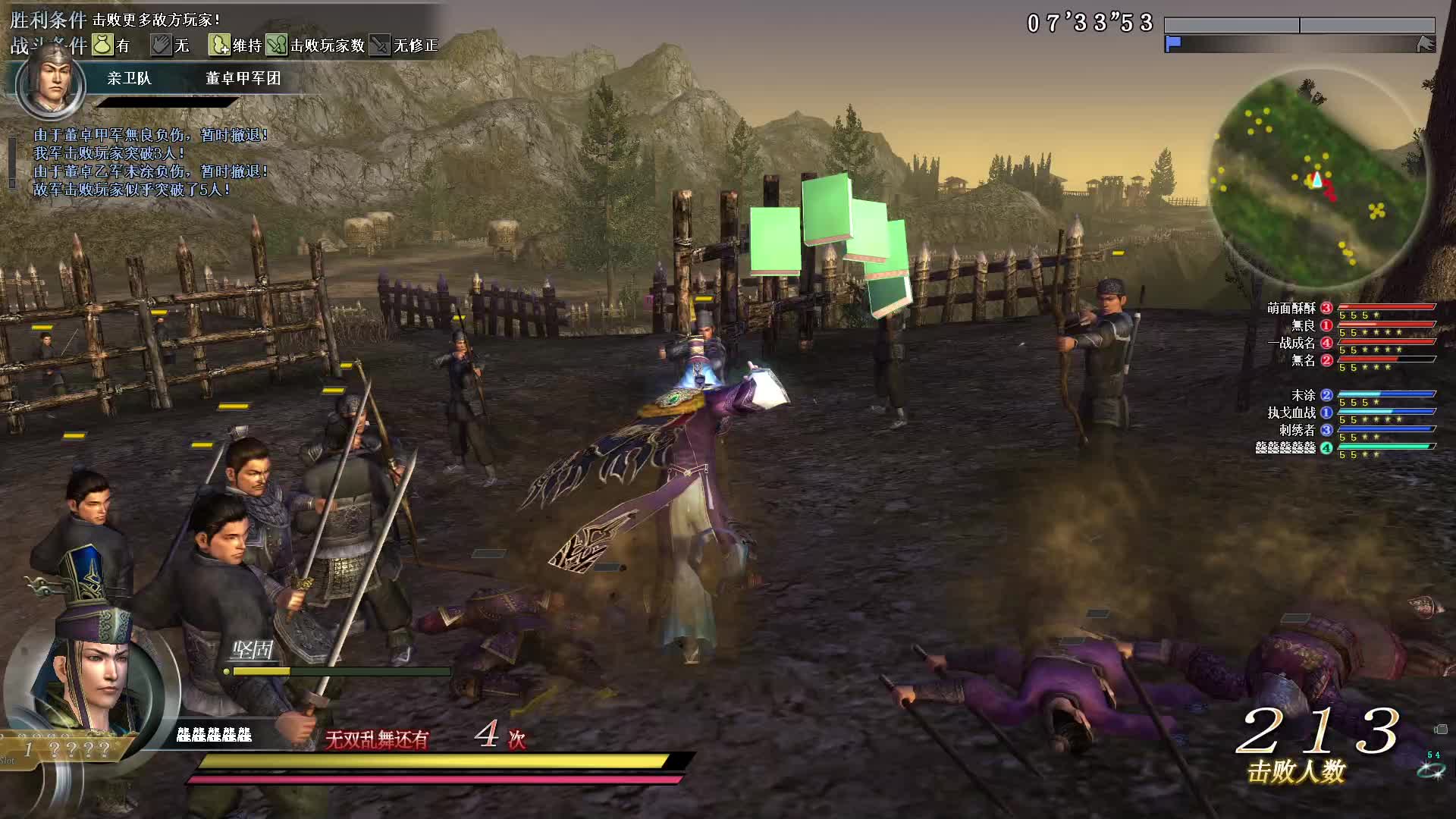1456x819 pixels.
Task: Click the video camera recording icon
Action: pyautogui.click(x=1441, y=730)
